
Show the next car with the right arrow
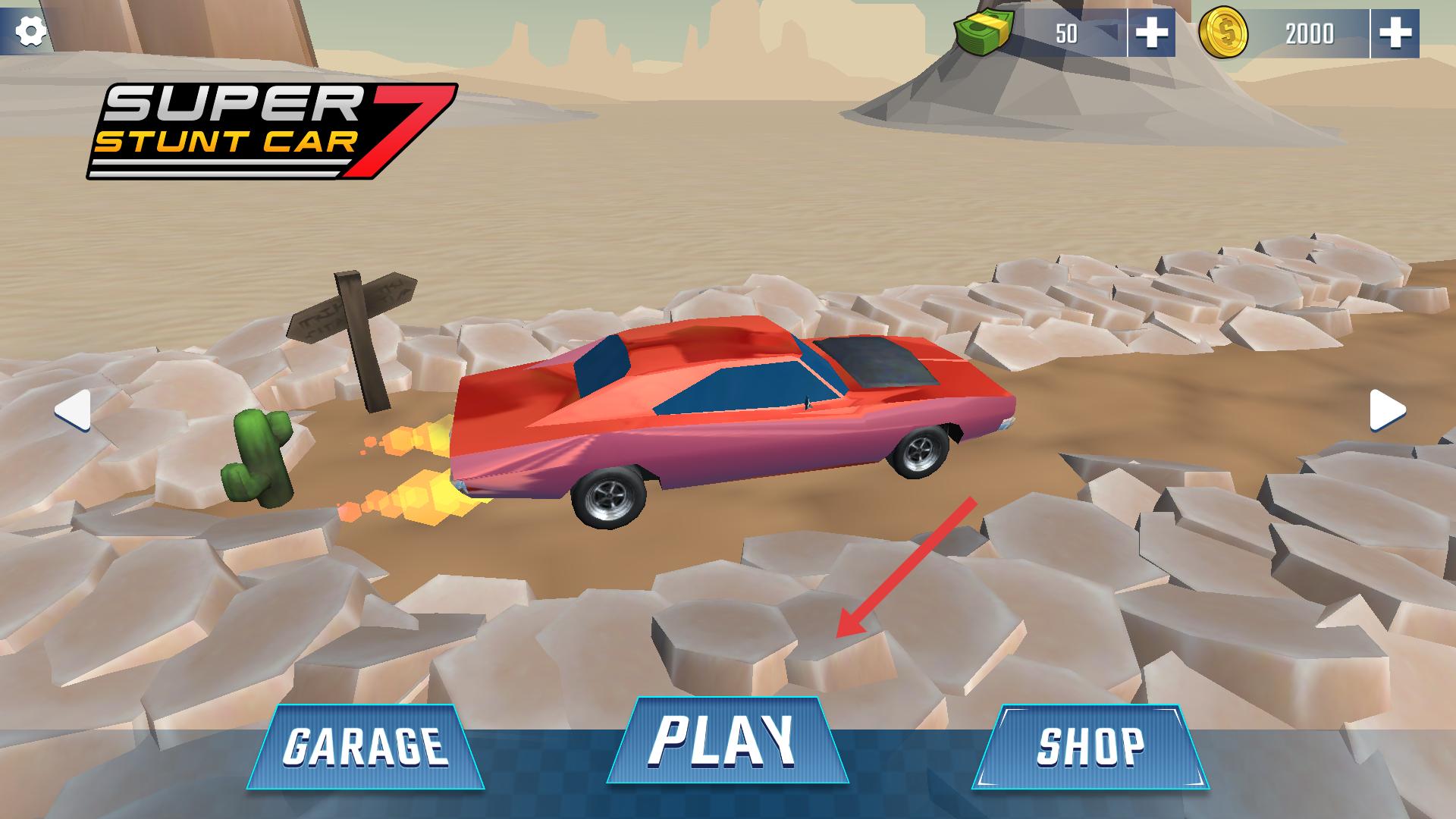[1387, 411]
